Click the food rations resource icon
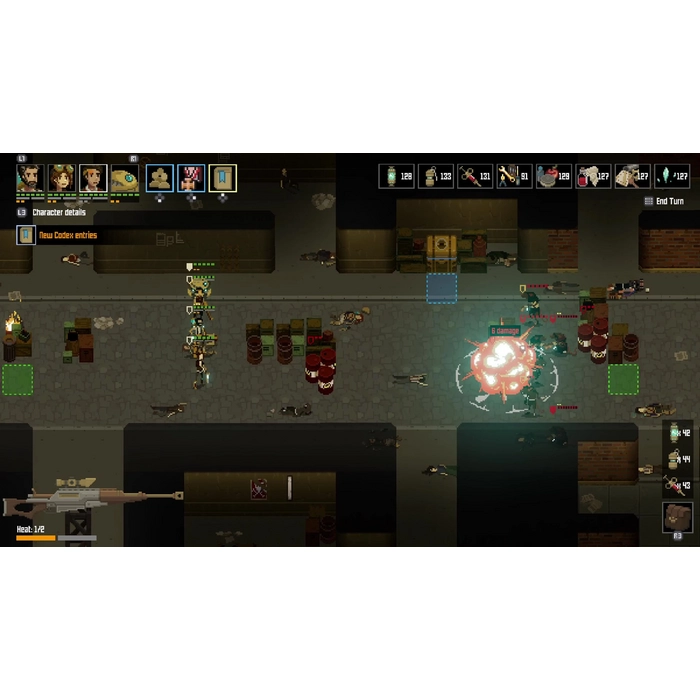This screenshot has height=700, width=700. (546, 177)
